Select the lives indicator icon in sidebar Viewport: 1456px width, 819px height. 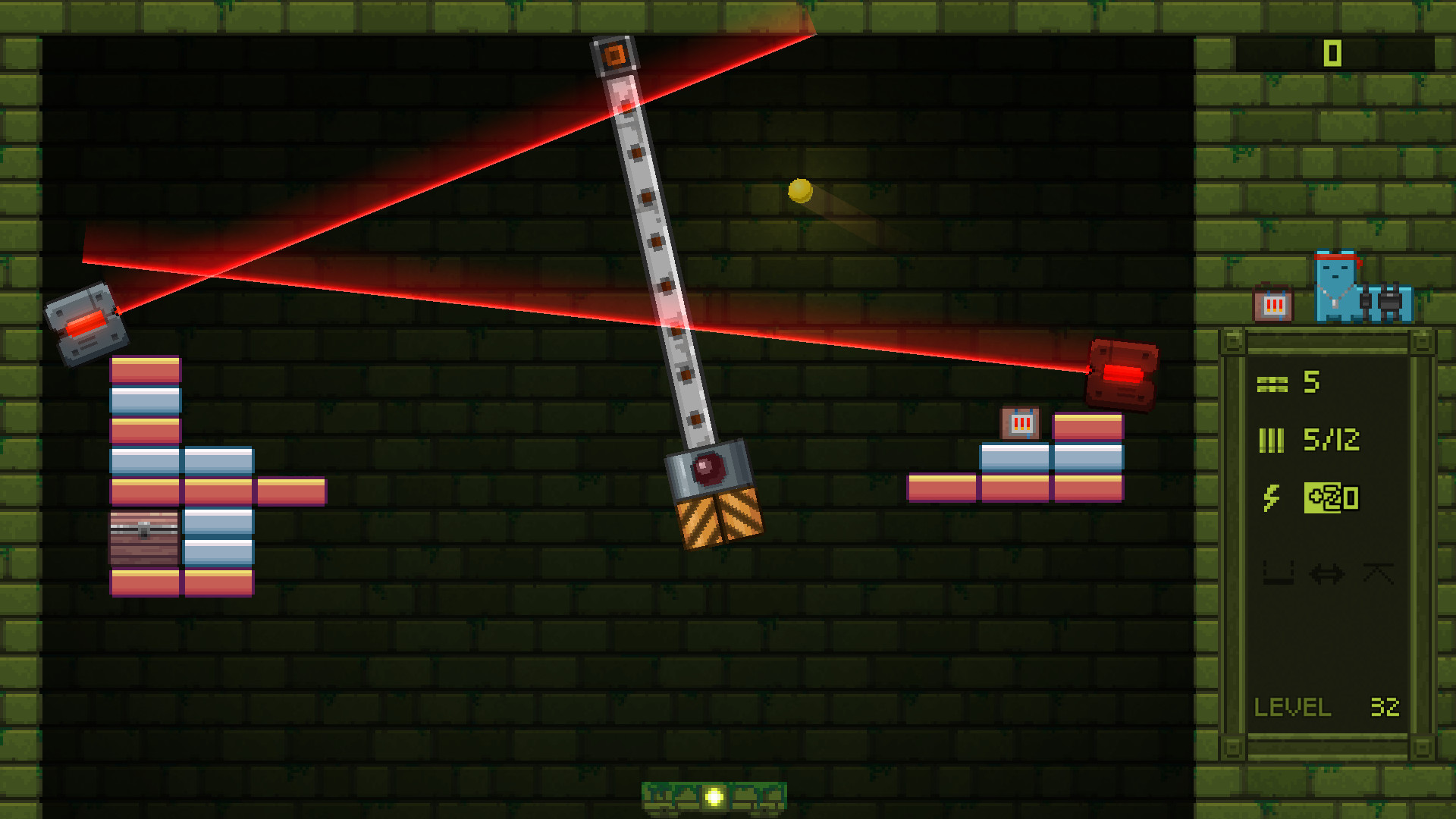coord(1272,383)
